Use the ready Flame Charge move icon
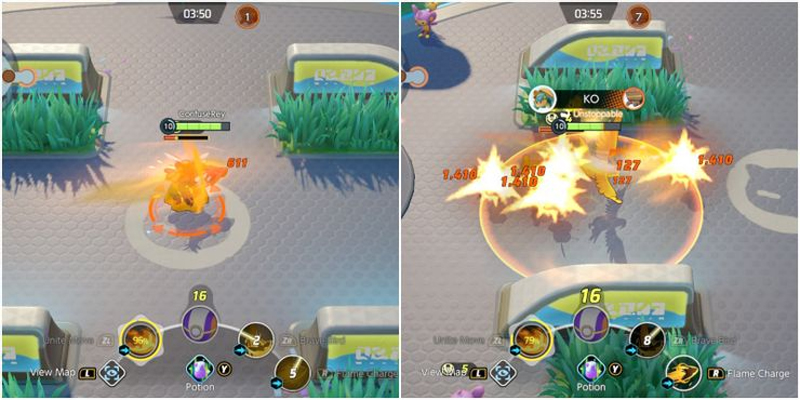The height and width of the screenshot is (400, 800). point(684,374)
